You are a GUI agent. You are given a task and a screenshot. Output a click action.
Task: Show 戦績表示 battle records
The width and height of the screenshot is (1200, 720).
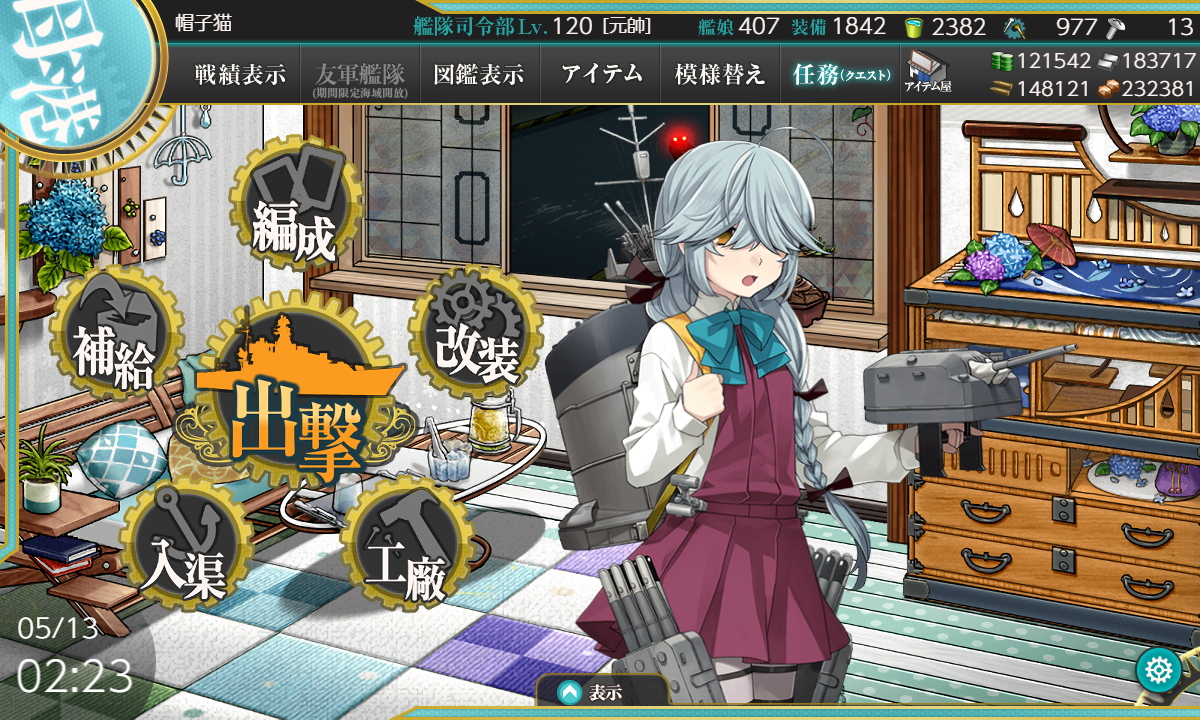[x=240, y=75]
